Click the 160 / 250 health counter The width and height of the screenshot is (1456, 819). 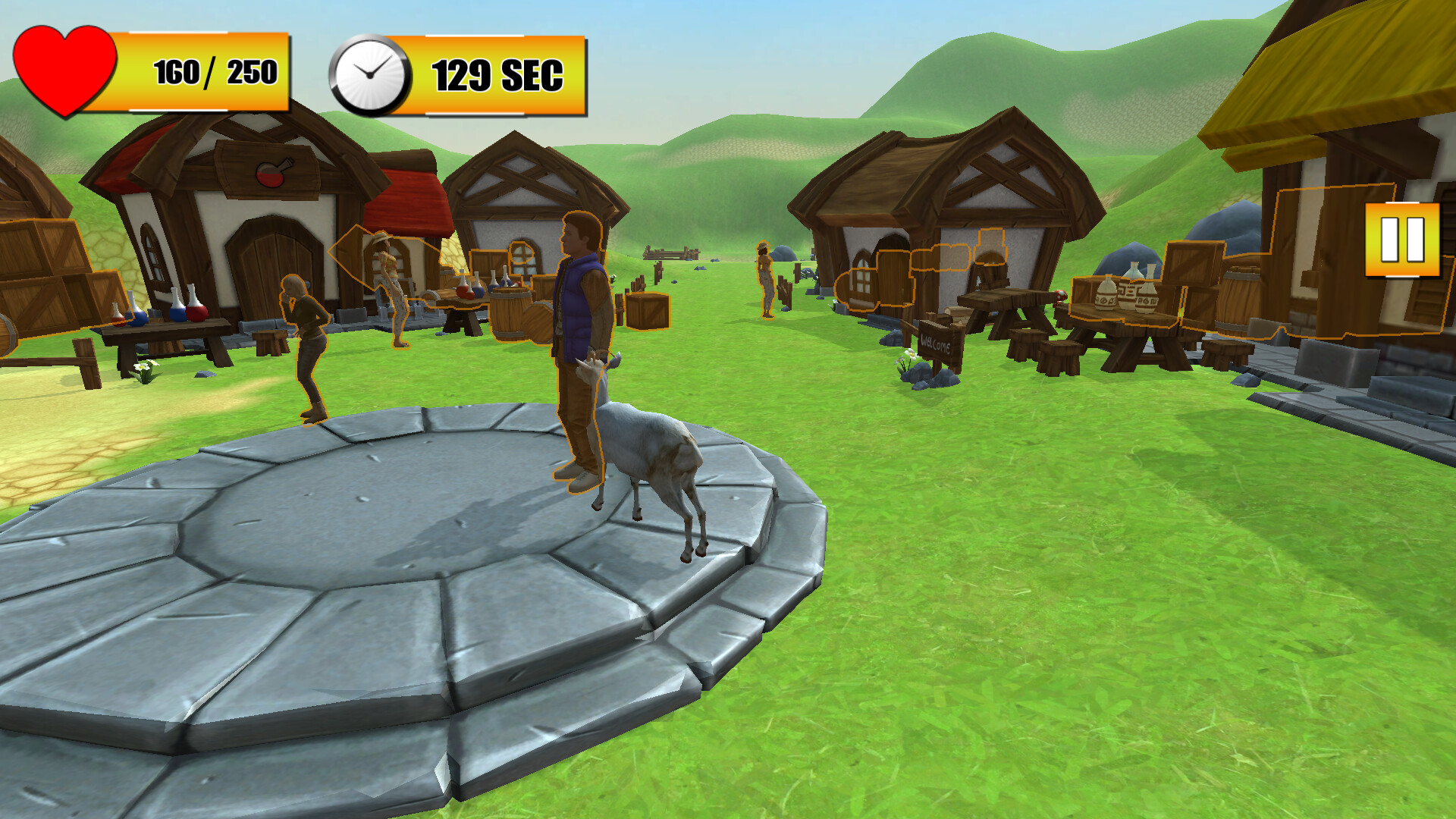pos(215,73)
